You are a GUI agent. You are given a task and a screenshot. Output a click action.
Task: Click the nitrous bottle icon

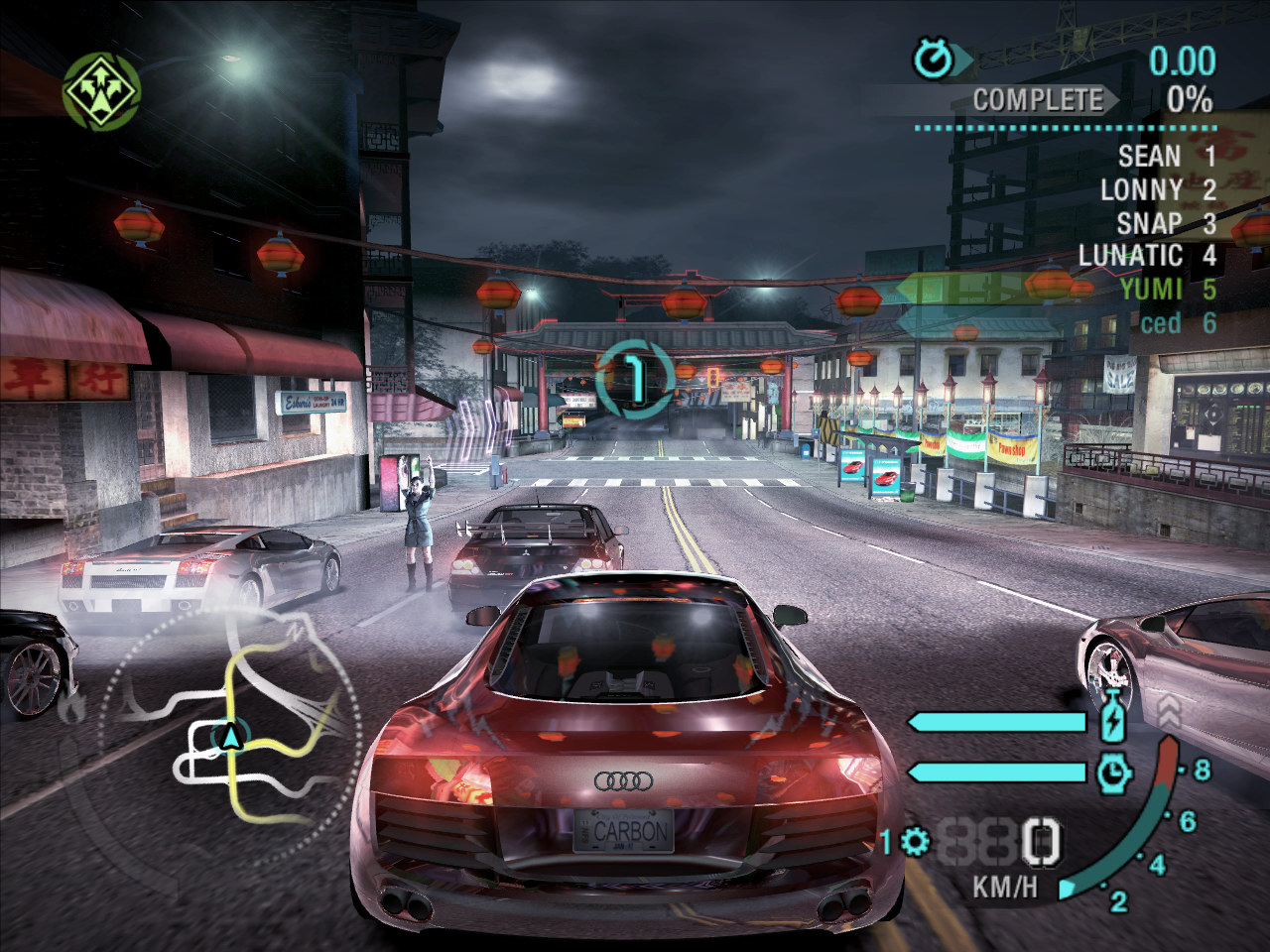[x=1115, y=718]
